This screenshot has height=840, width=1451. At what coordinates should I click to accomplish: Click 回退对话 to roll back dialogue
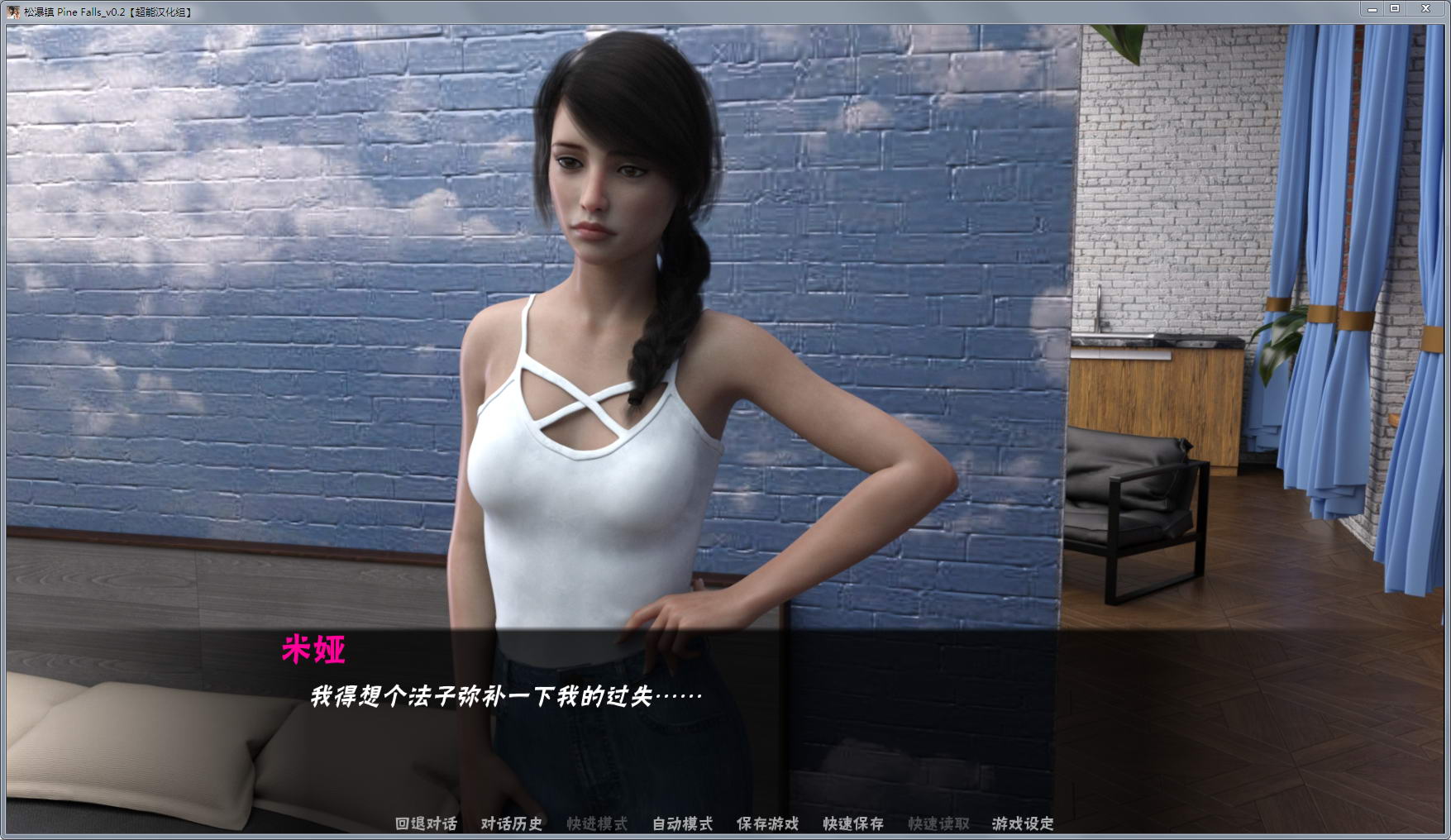point(423,823)
